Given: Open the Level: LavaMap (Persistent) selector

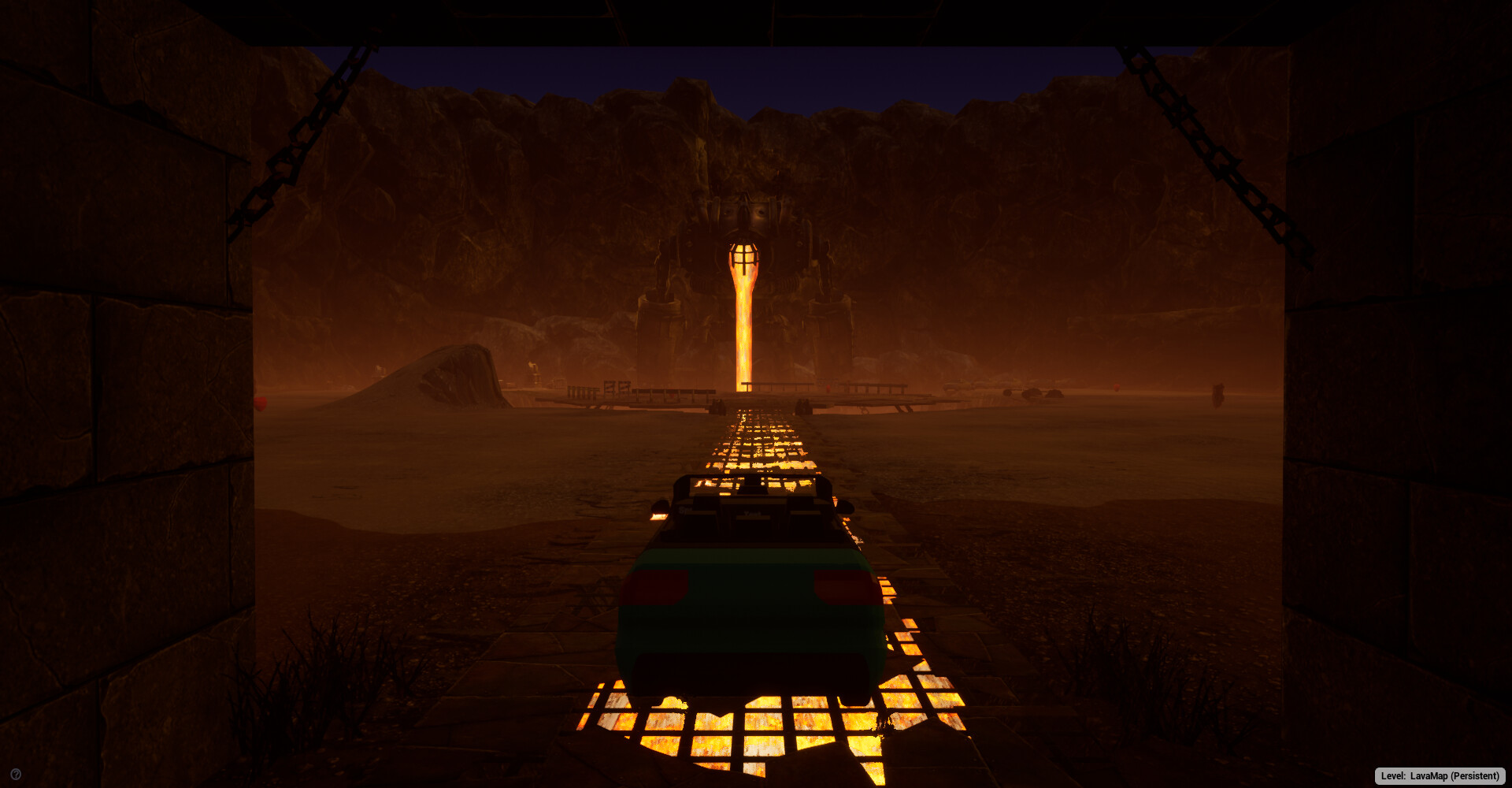Looking at the screenshot, I should coord(1440,776).
